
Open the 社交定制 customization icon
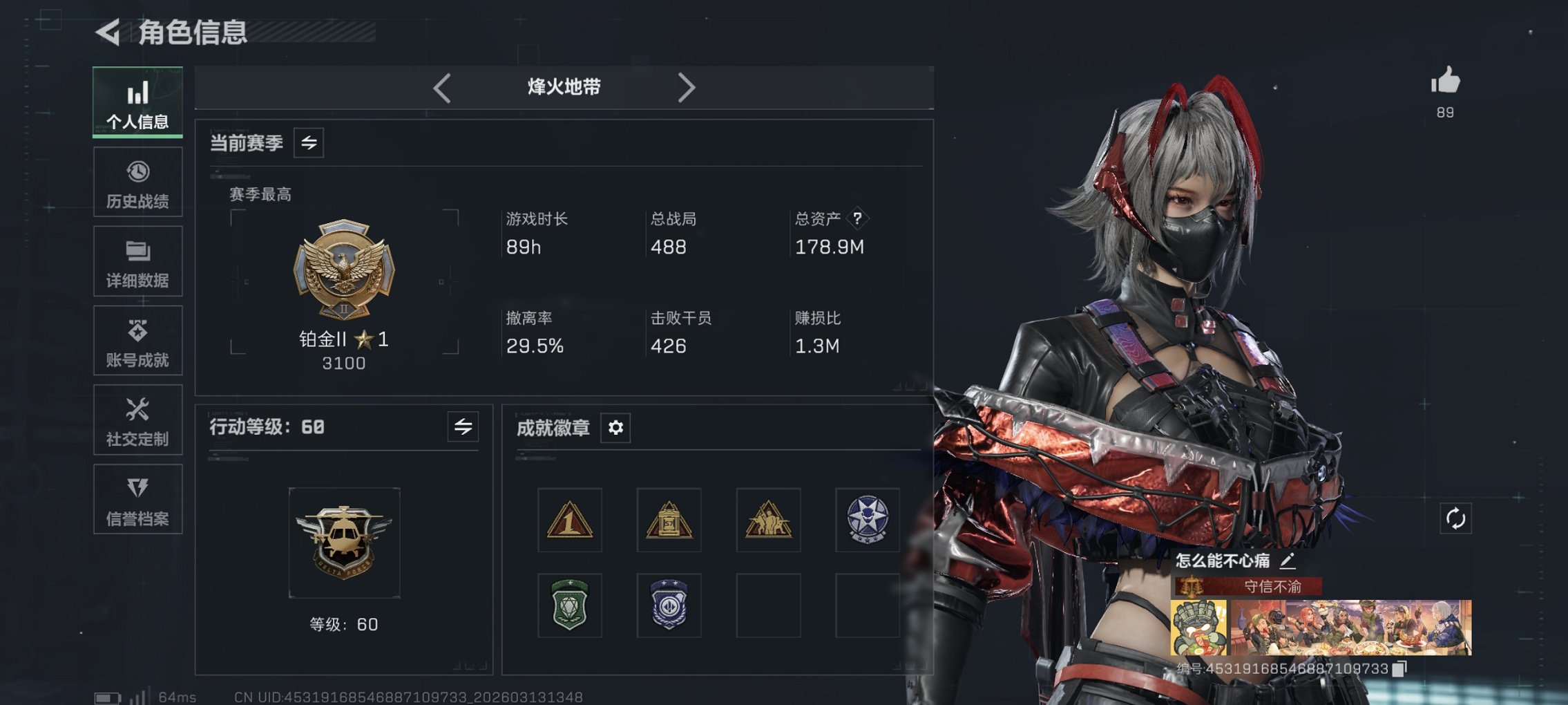coord(137,420)
